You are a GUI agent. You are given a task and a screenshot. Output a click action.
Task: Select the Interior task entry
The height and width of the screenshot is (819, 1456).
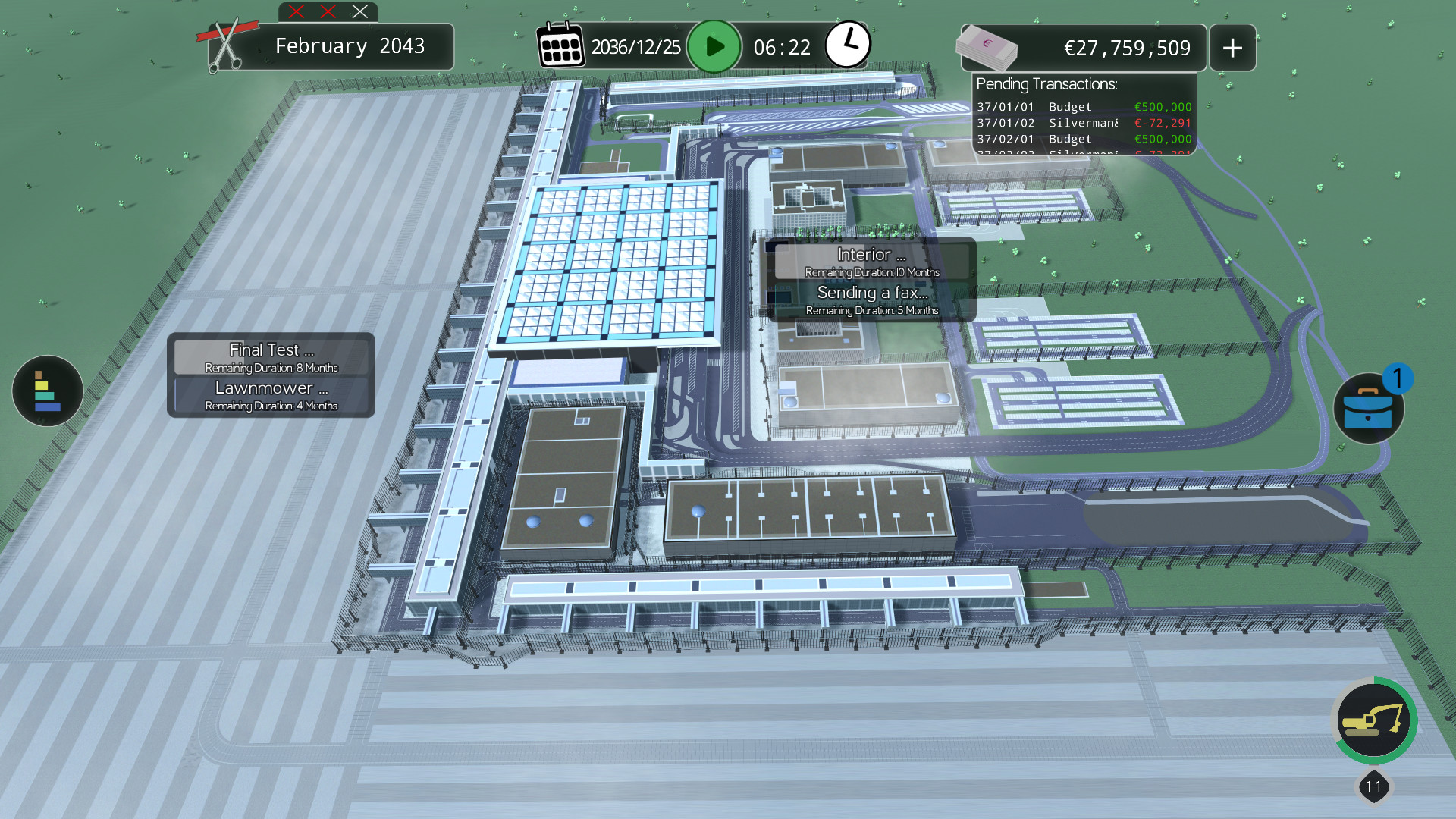[x=871, y=261]
